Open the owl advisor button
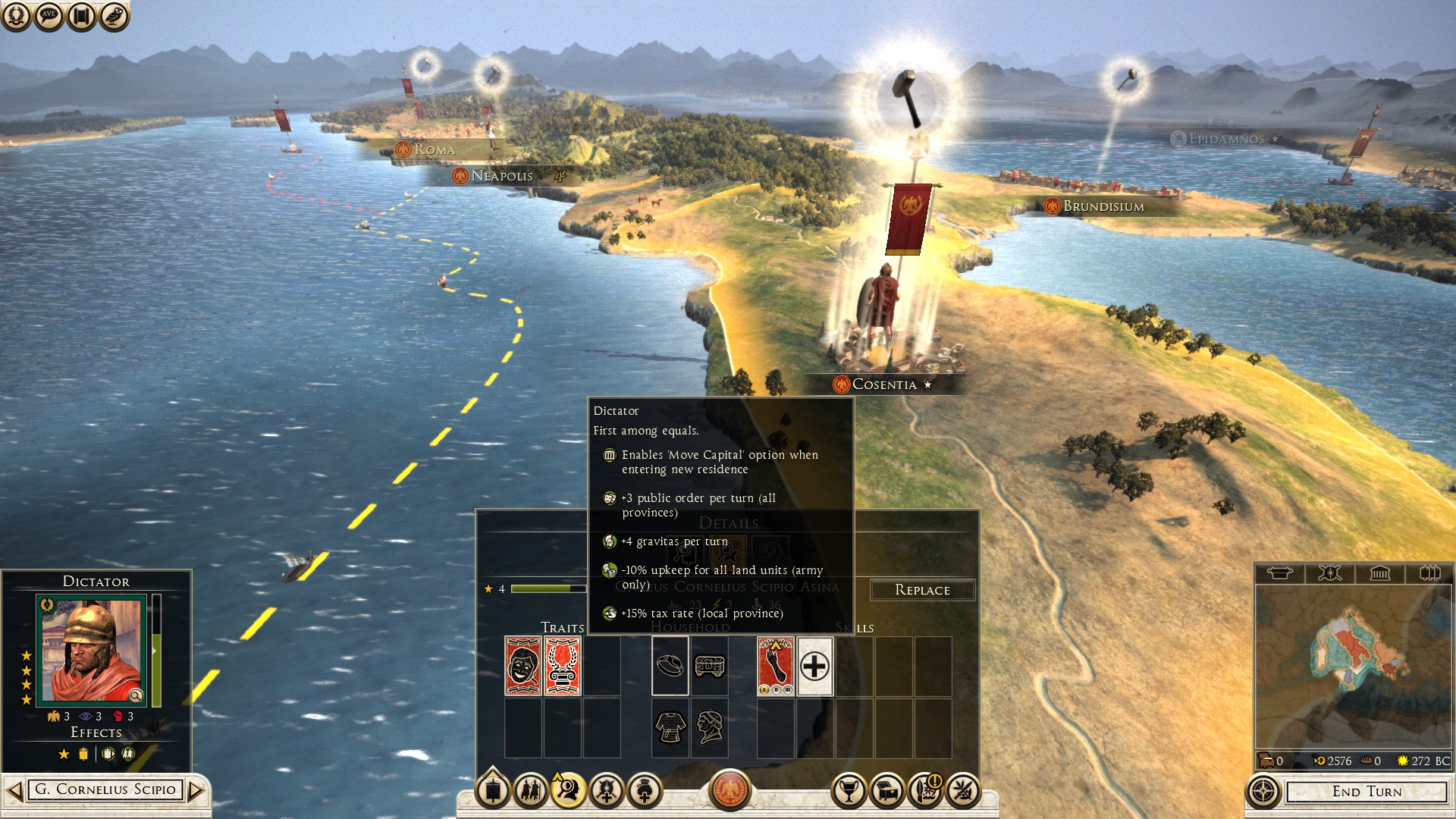Screen dimensions: 1456x819 (x=114, y=16)
